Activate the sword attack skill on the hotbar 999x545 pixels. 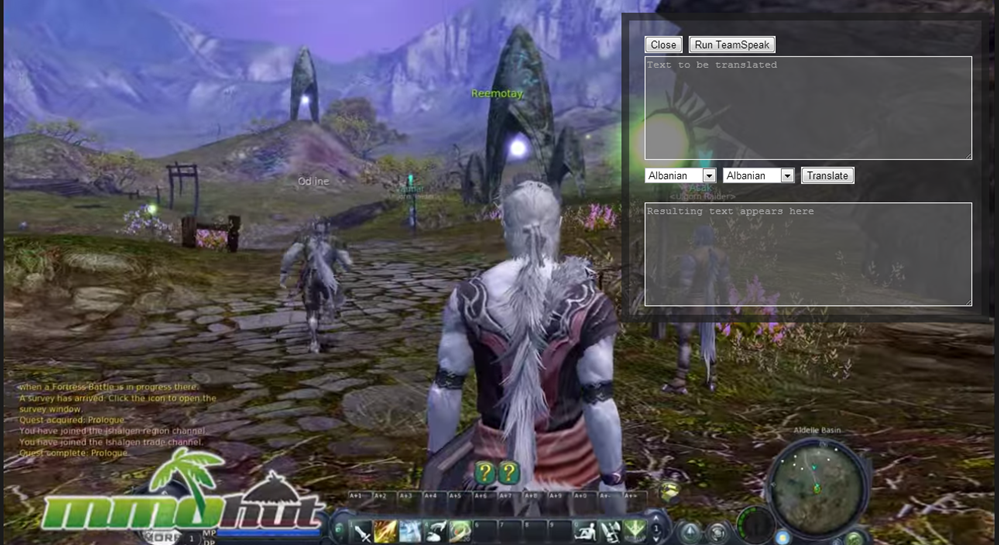(x=362, y=531)
